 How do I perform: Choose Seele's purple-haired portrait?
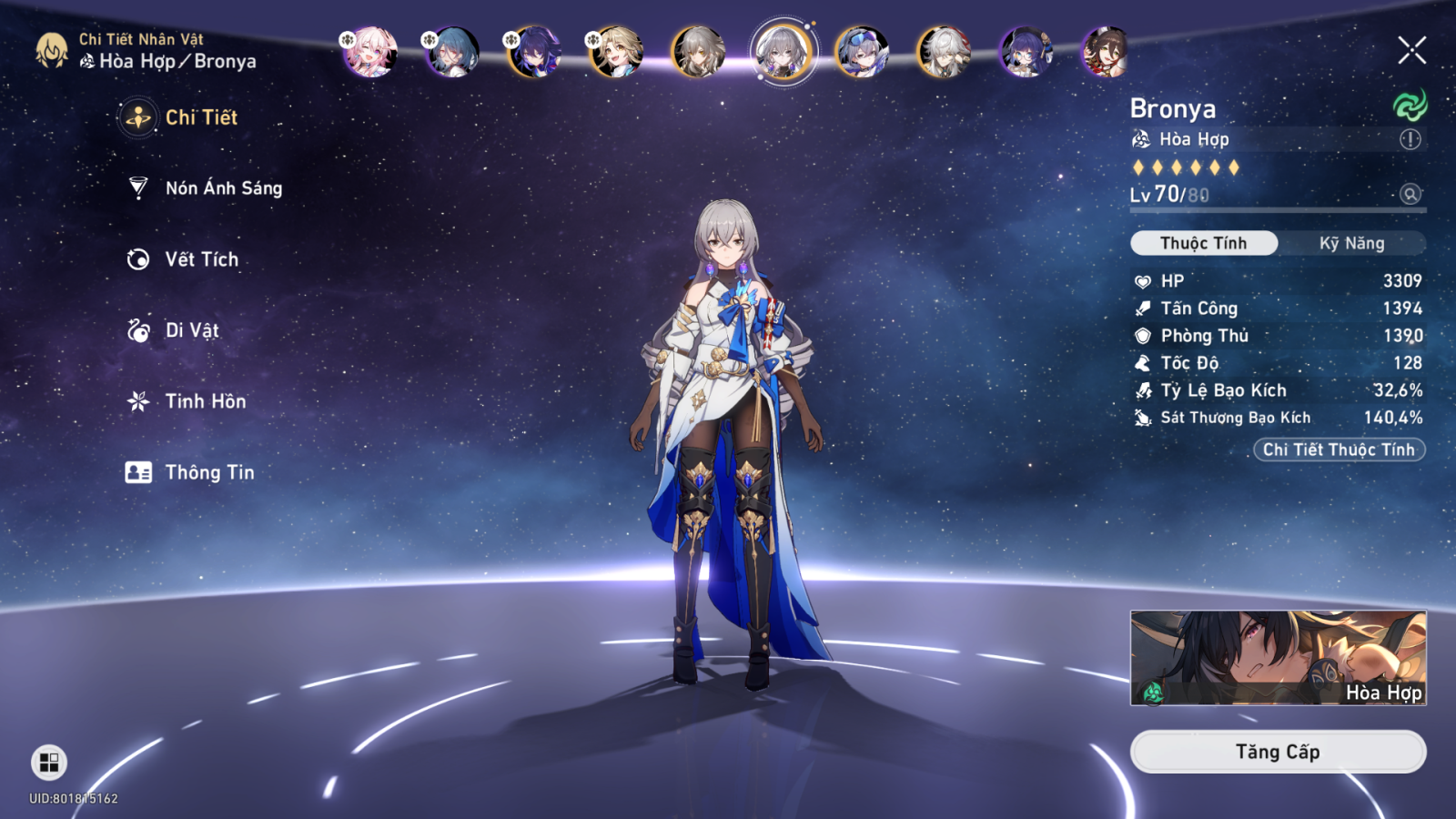pos(534,52)
